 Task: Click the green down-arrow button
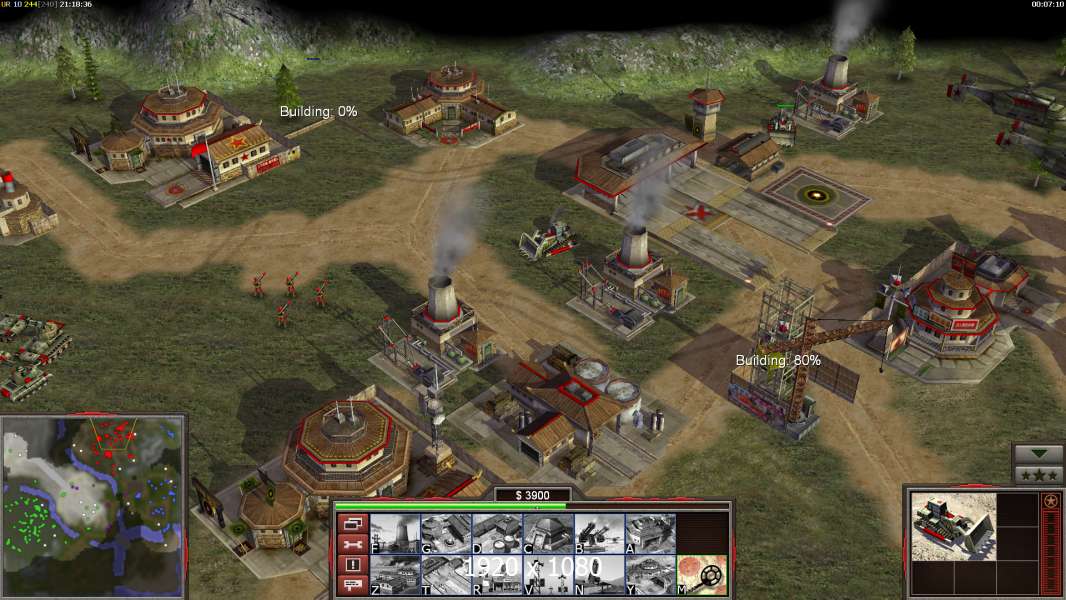pyautogui.click(x=1039, y=454)
